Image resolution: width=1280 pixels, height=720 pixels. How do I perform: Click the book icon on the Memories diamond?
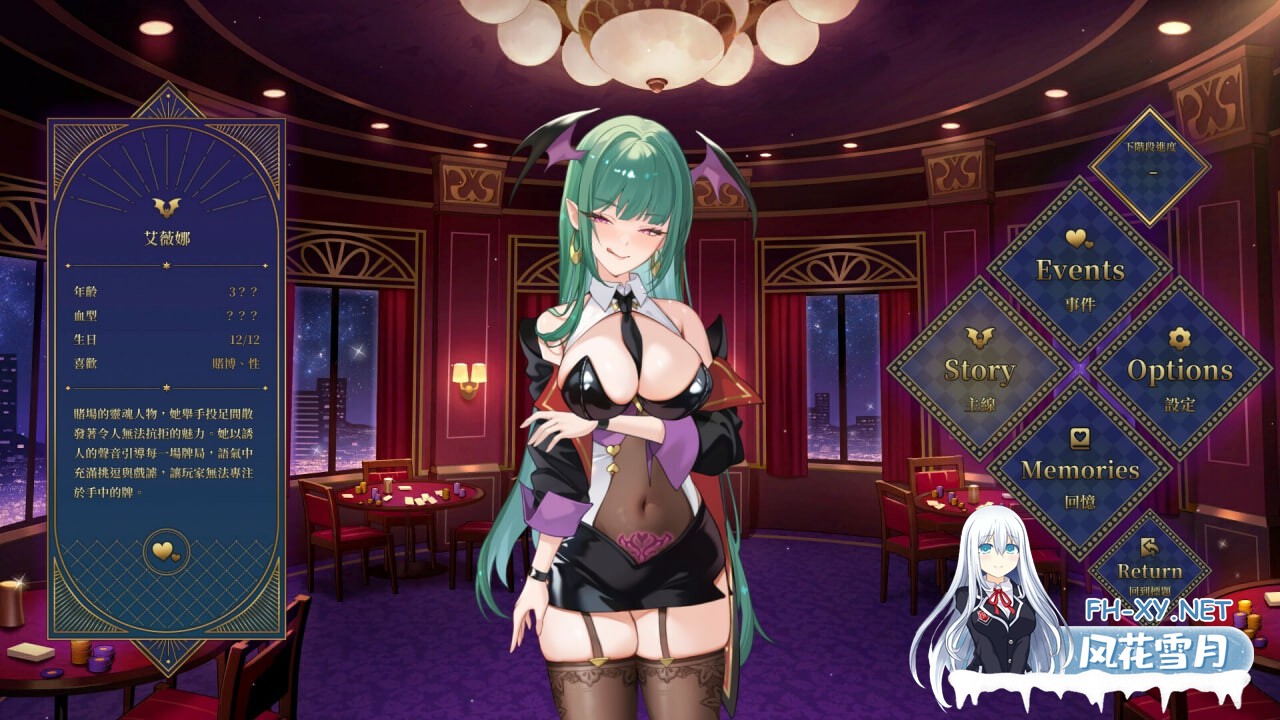[x=1079, y=437]
